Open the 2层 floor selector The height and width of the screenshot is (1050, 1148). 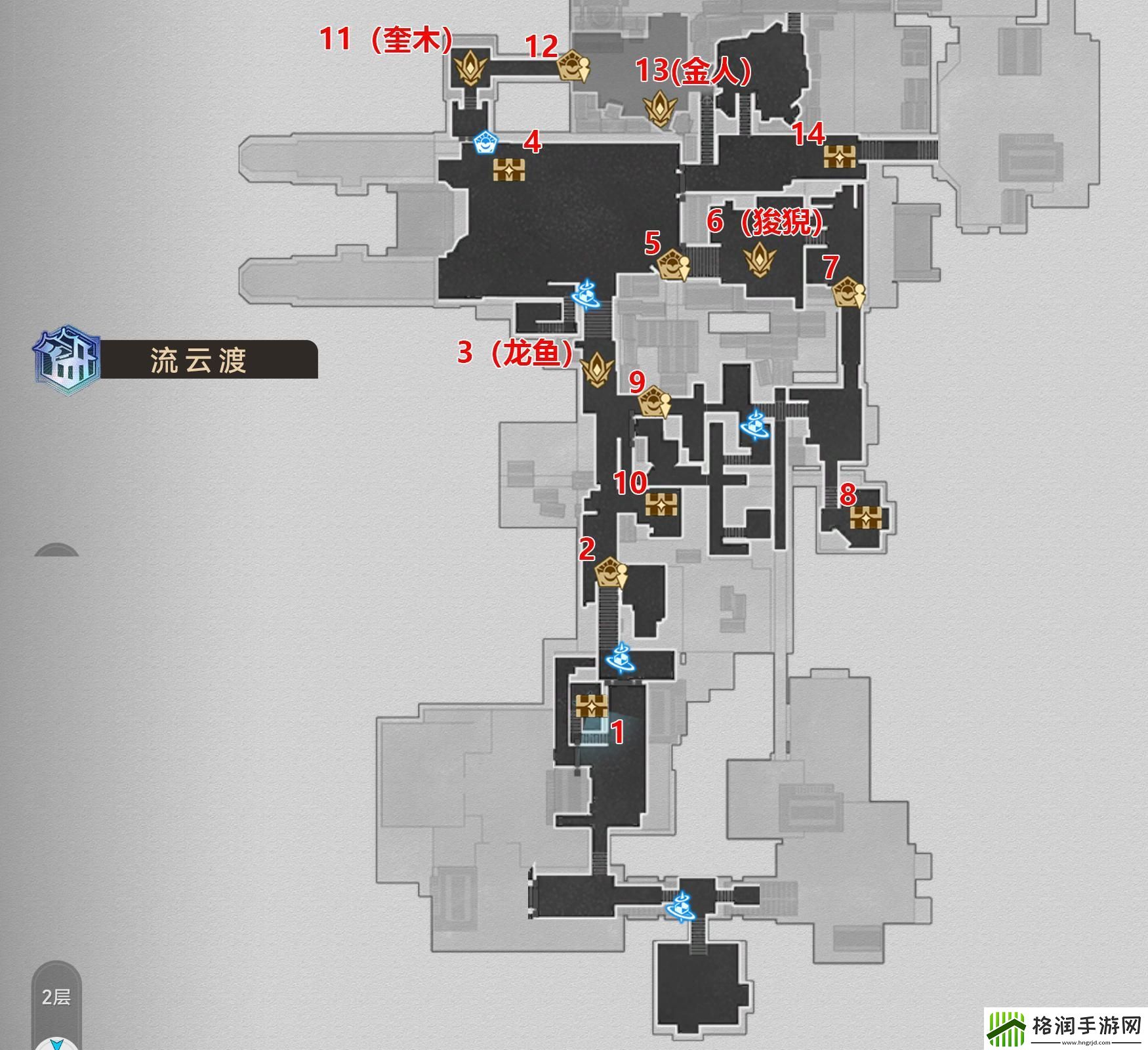coord(56,997)
